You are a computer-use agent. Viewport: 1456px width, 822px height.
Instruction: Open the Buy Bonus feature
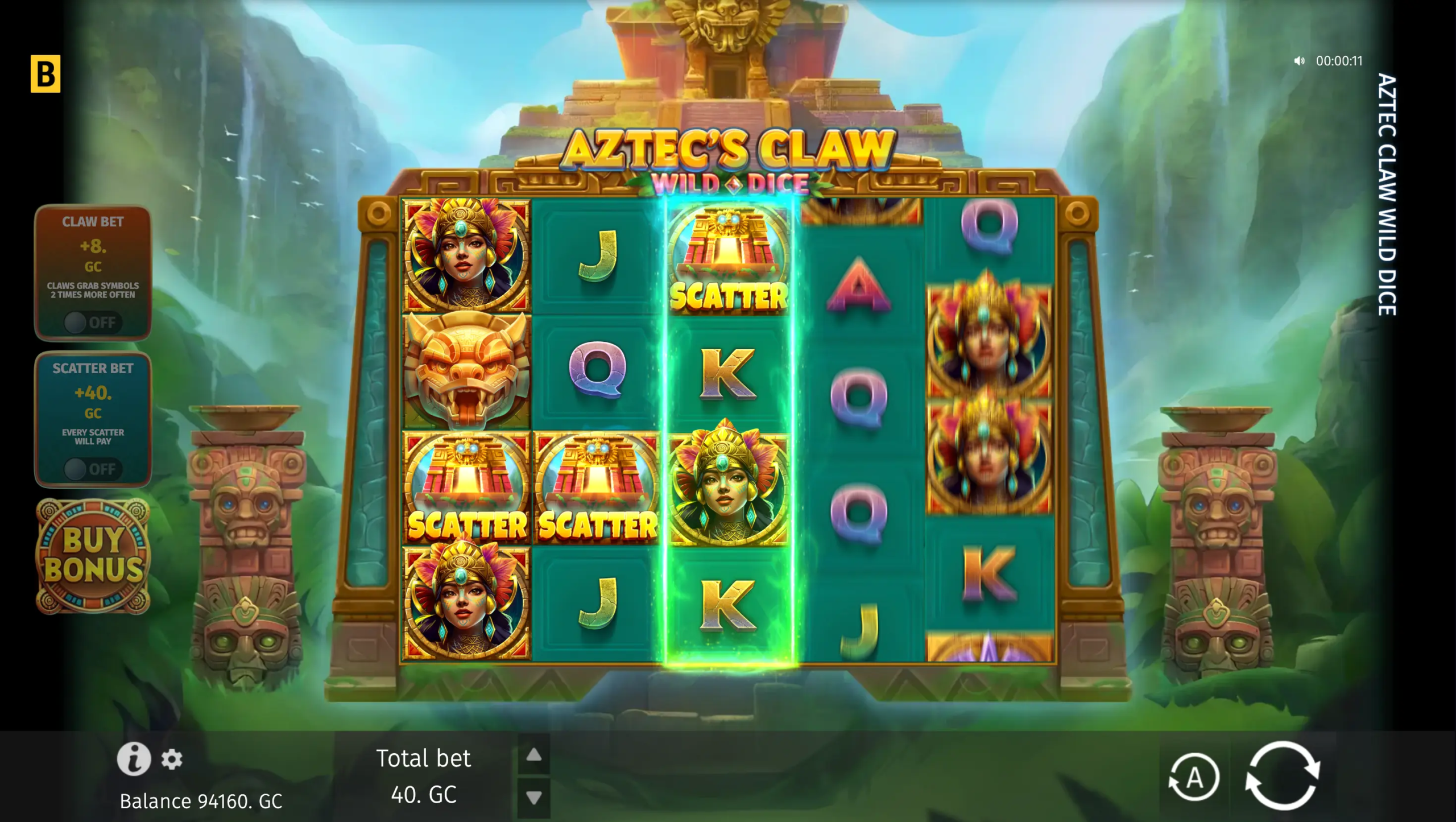pyautogui.click(x=93, y=556)
